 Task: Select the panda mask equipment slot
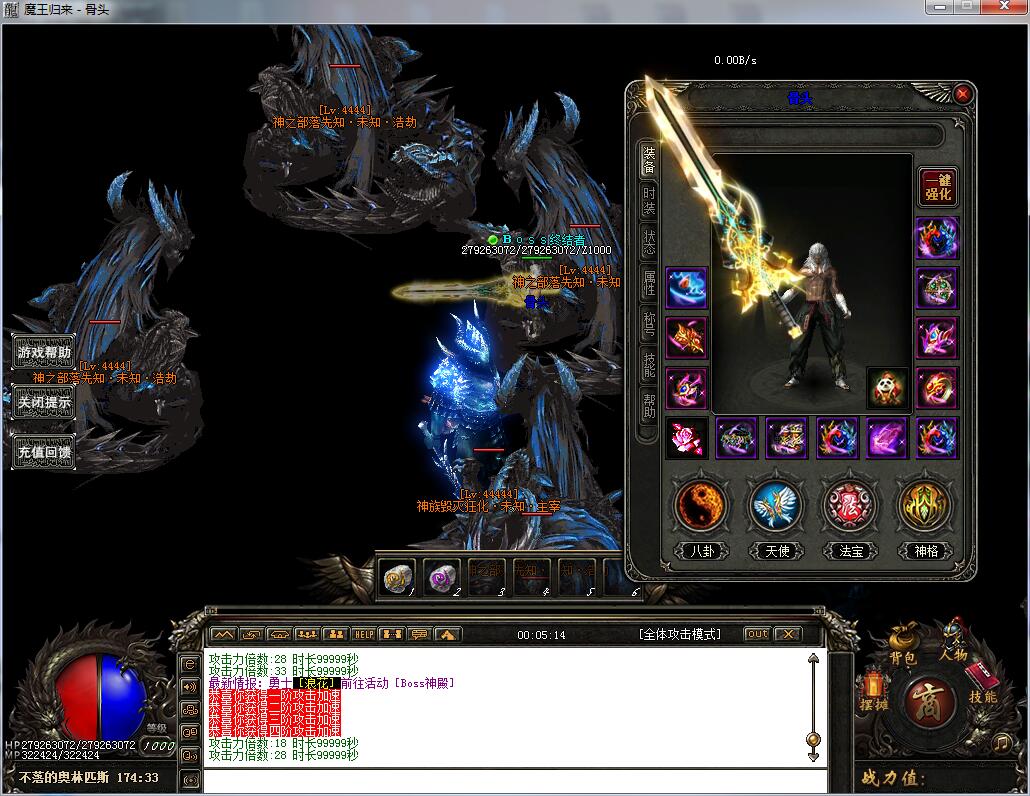pyautogui.click(x=887, y=388)
